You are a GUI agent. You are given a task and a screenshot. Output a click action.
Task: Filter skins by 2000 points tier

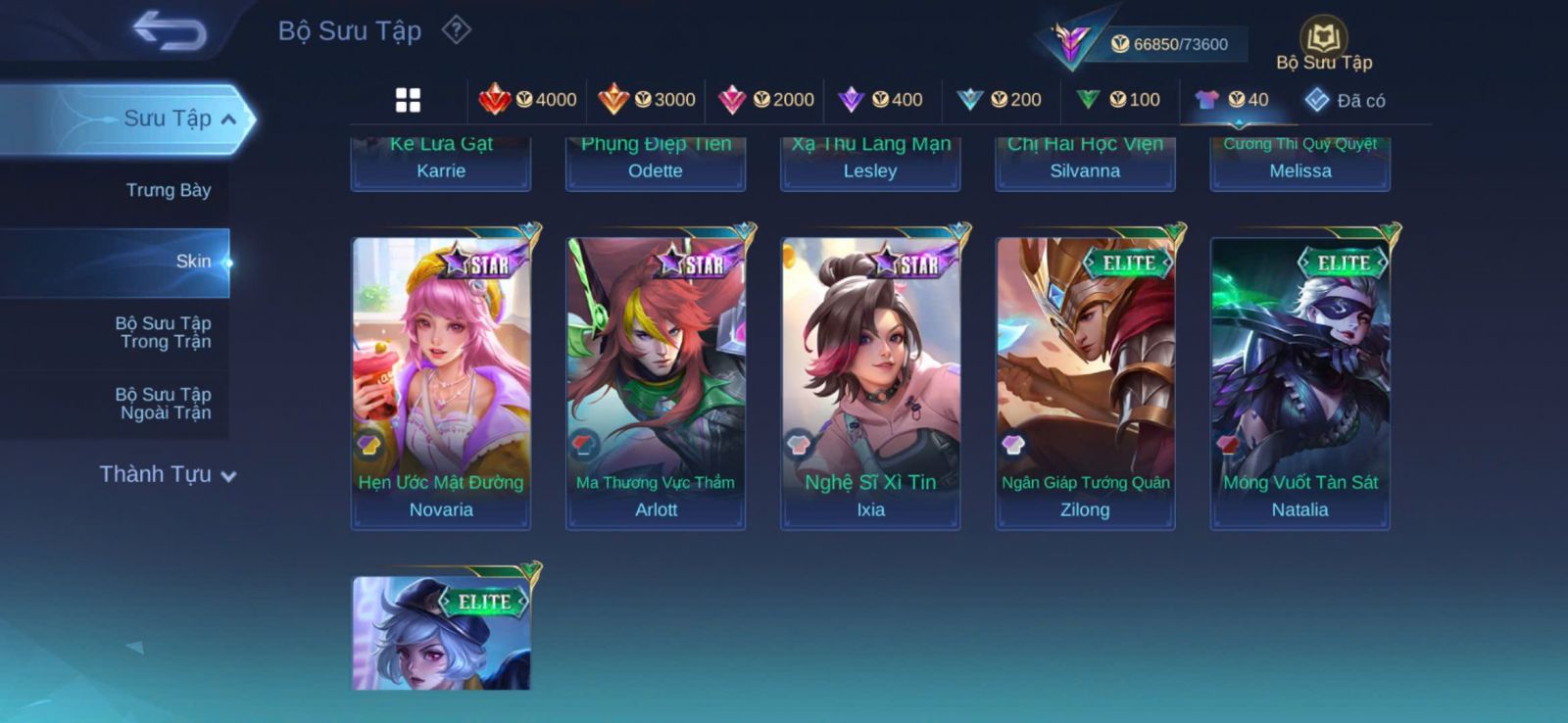(767, 100)
